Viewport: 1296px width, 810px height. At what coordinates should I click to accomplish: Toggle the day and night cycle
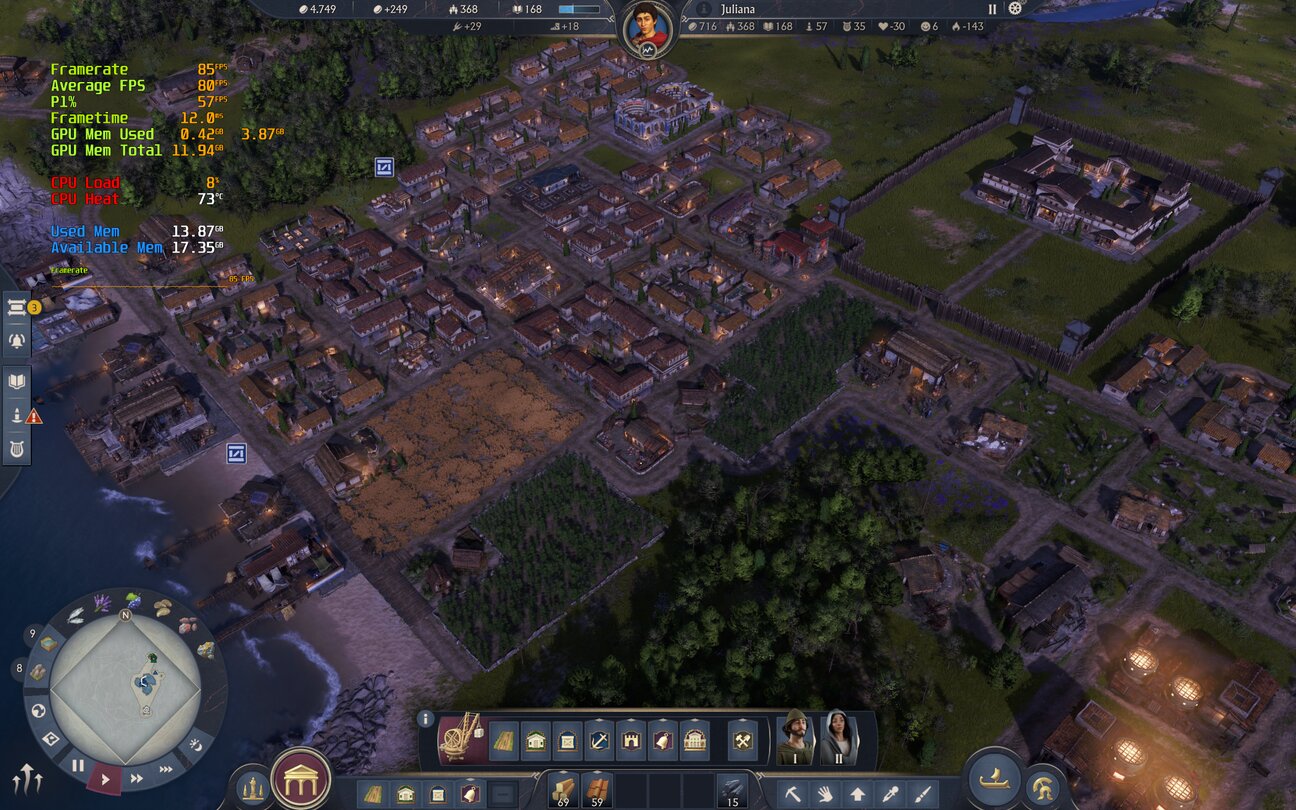(x=196, y=745)
